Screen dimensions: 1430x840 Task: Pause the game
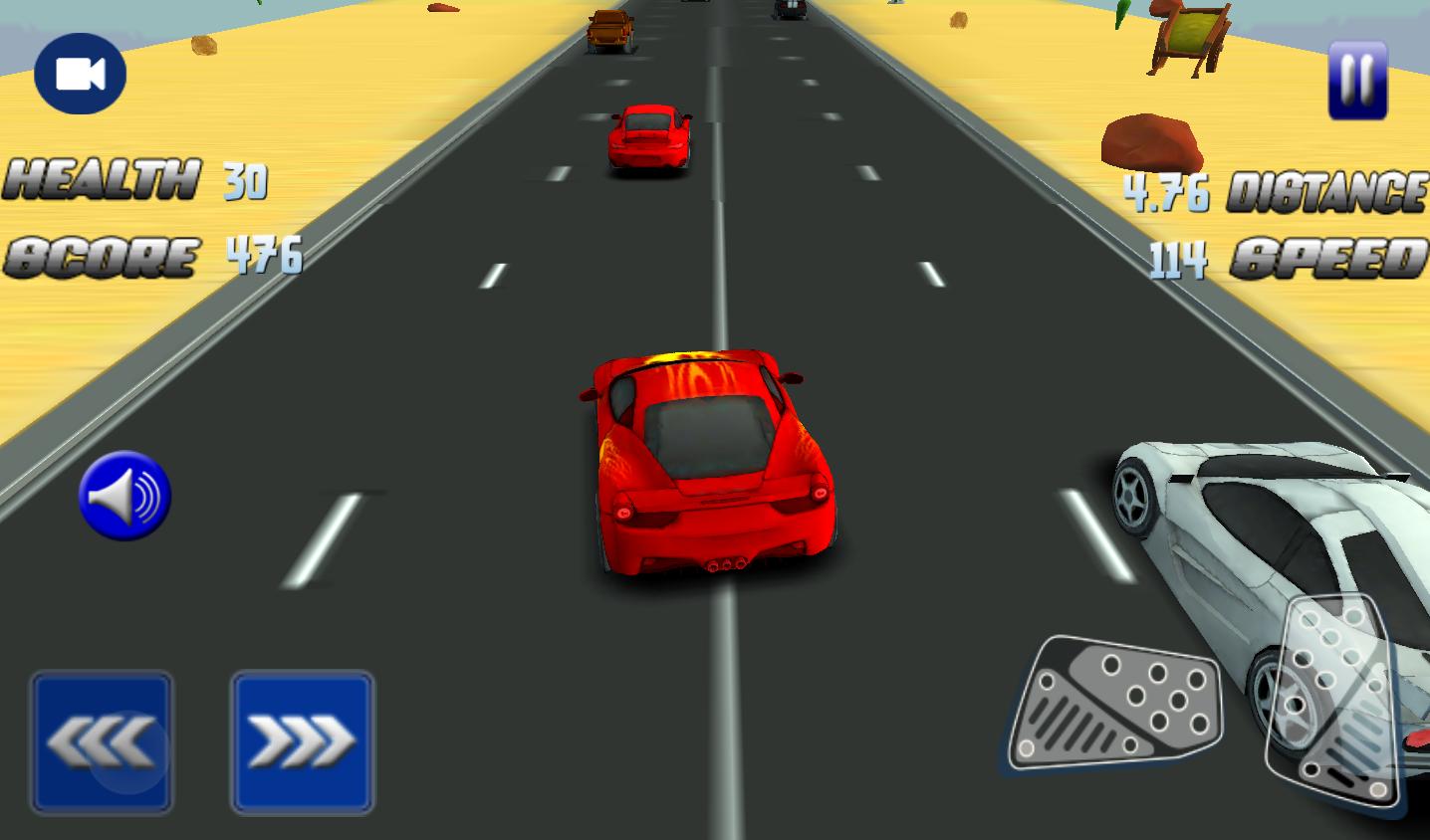click(x=1356, y=82)
